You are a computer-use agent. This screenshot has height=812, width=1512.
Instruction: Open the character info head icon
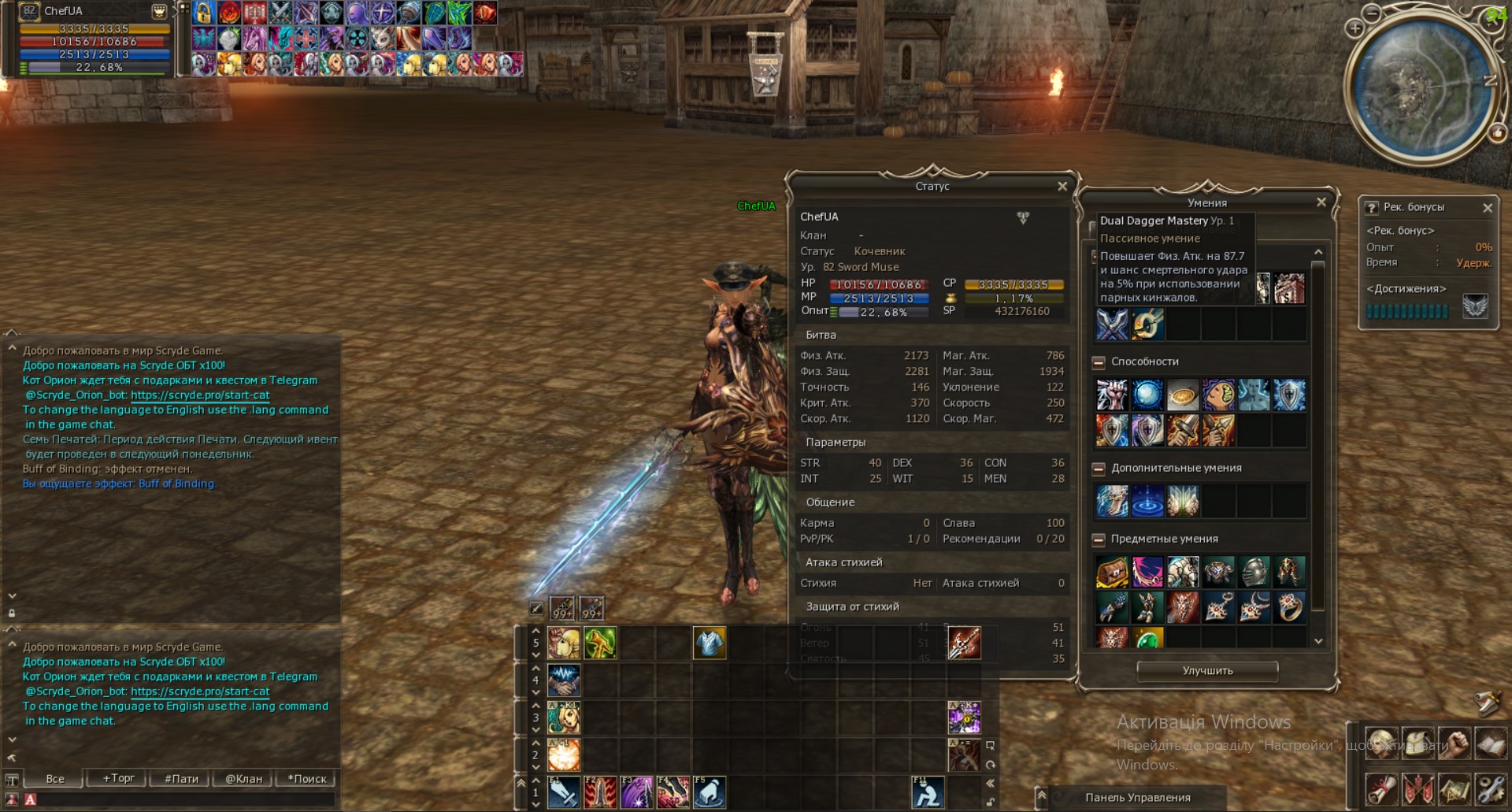tap(1381, 743)
